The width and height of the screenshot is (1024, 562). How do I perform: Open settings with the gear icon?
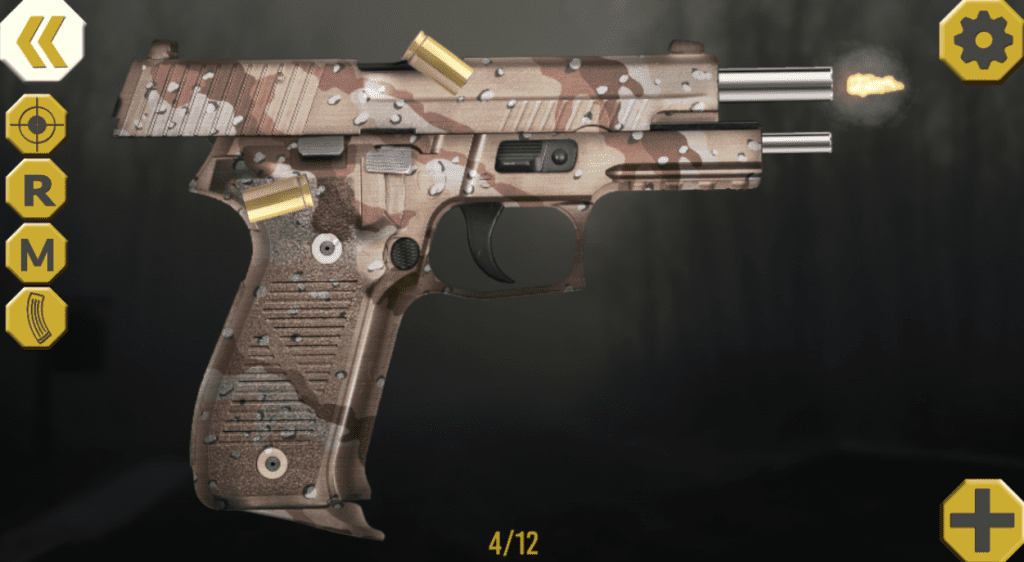pos(979,39)
